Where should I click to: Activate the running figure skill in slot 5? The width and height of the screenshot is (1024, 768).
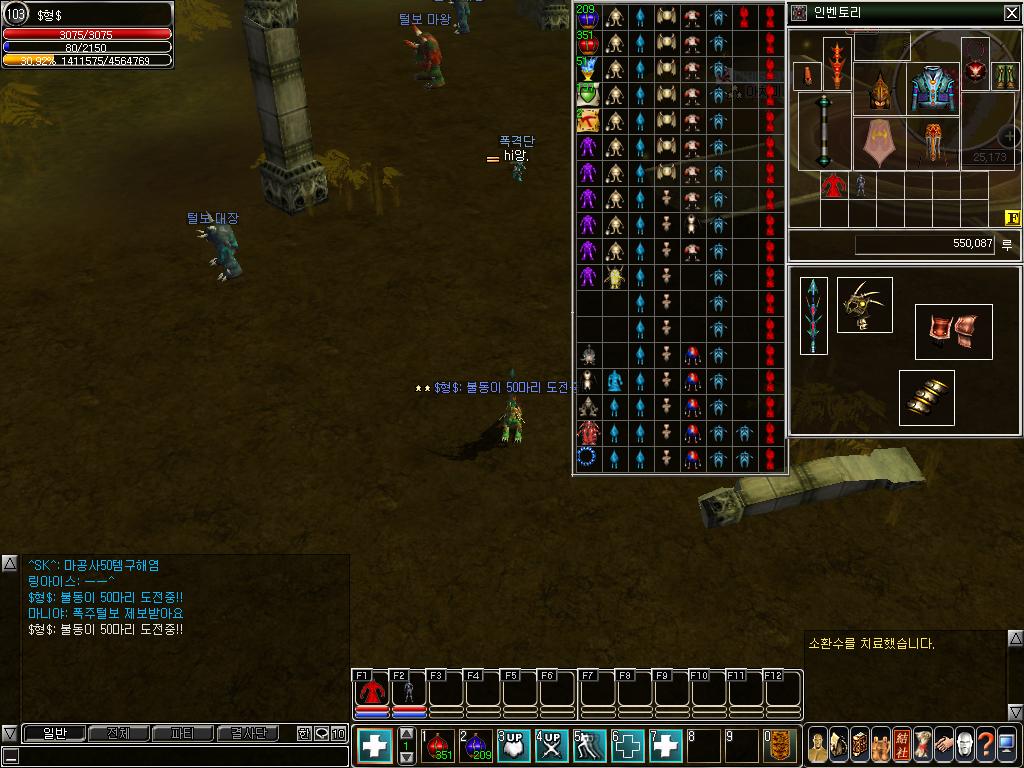click(590, 746)
